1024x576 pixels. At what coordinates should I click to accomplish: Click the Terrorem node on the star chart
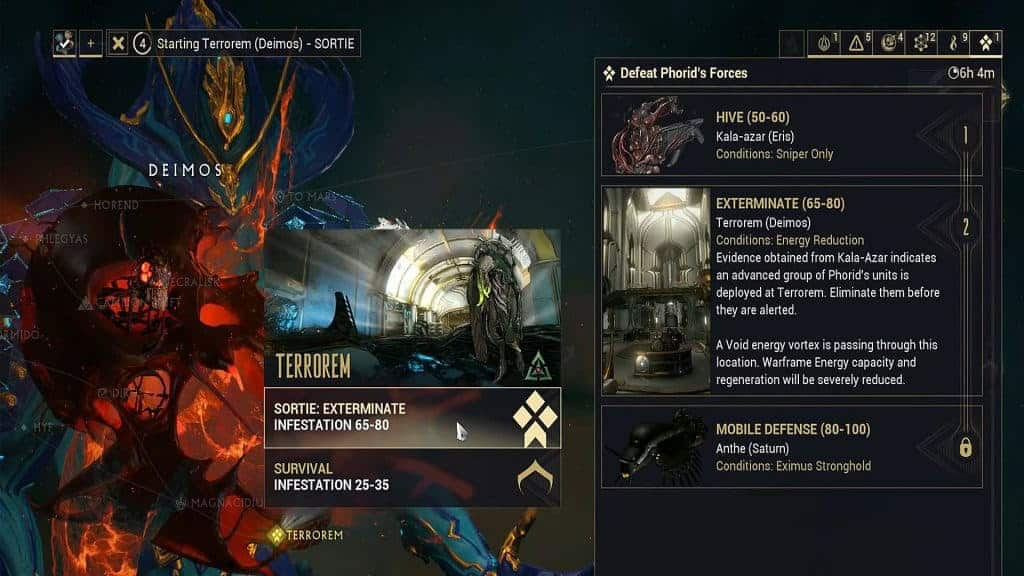pos(306,535)
